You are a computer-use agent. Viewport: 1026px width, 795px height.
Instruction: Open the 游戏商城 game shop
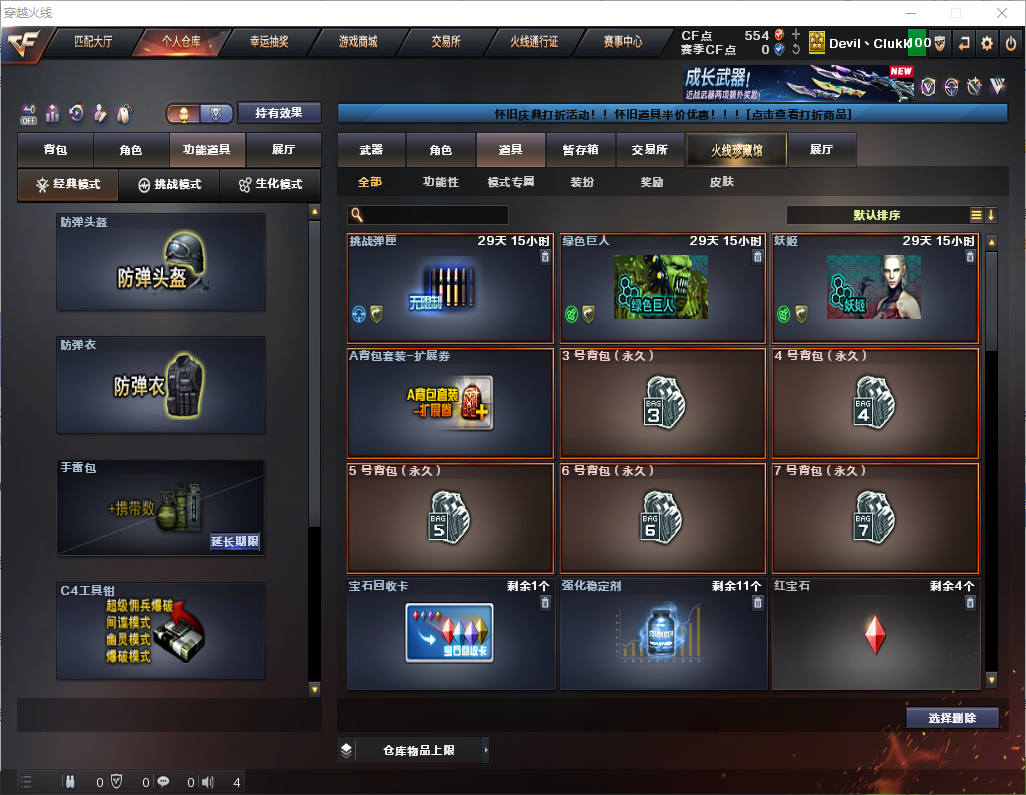coord(357,43)
